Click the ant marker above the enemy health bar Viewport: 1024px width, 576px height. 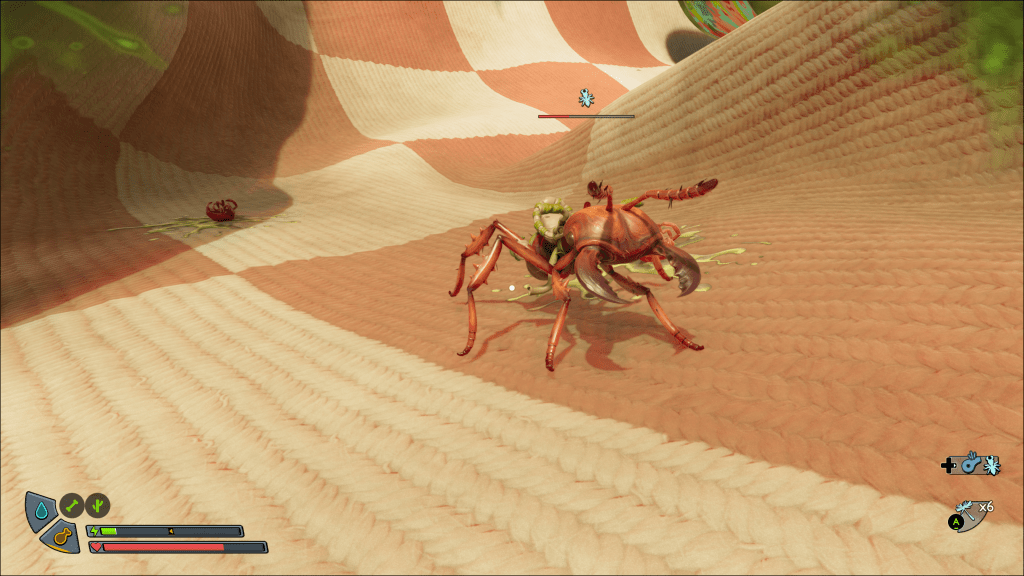point(585,98)
